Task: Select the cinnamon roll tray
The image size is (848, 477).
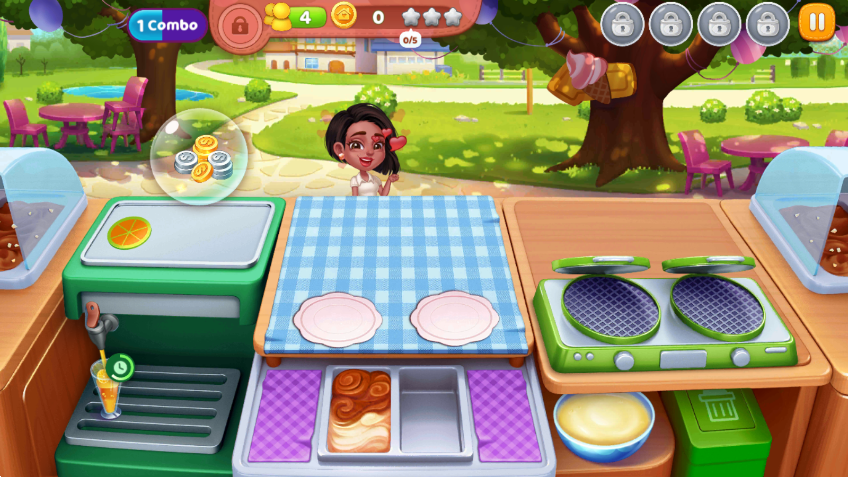Action: (x=362, y=411)
